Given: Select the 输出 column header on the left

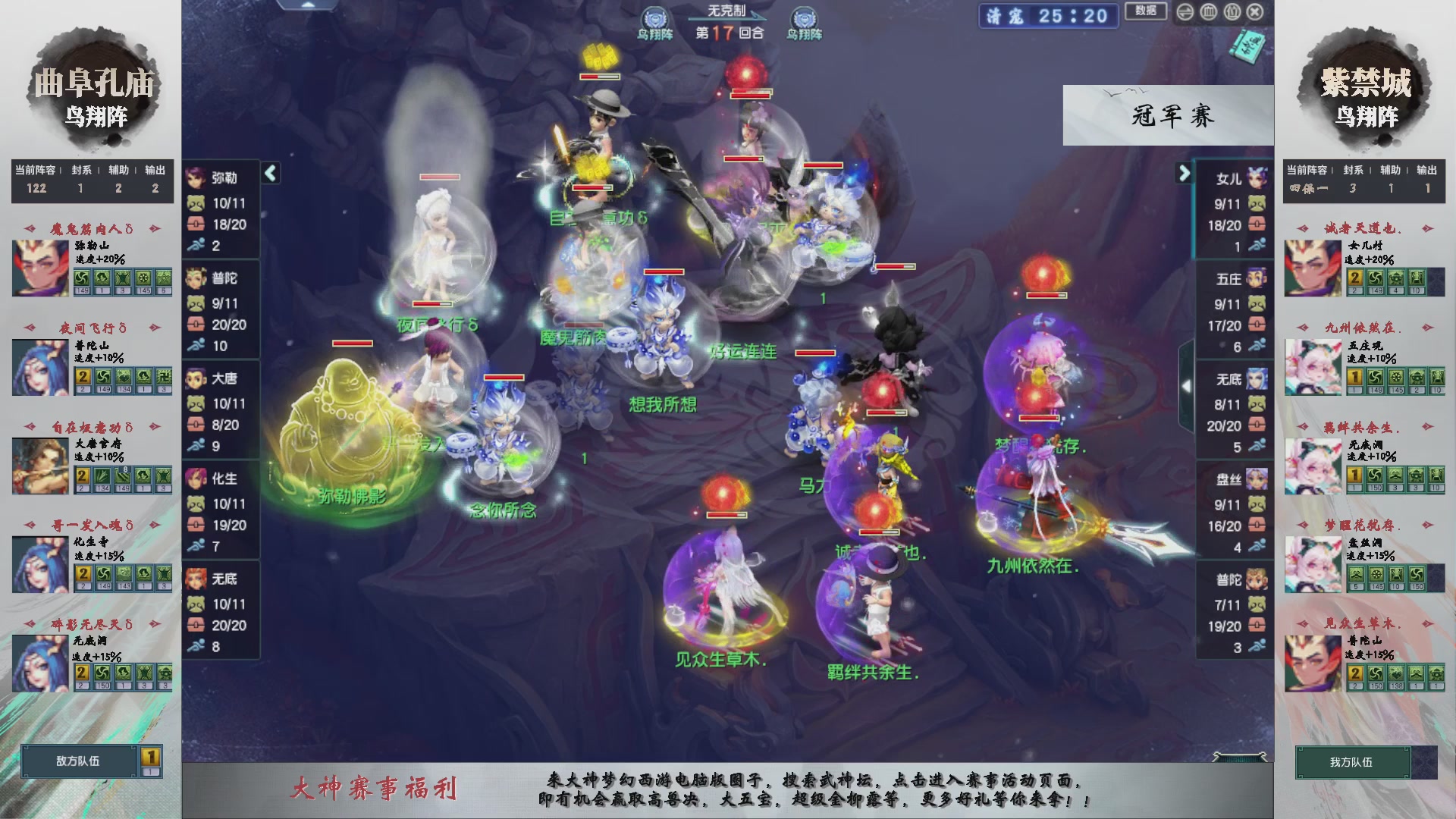Looking at the screenshot, I should pyautogui.click(x=155, y=171).
